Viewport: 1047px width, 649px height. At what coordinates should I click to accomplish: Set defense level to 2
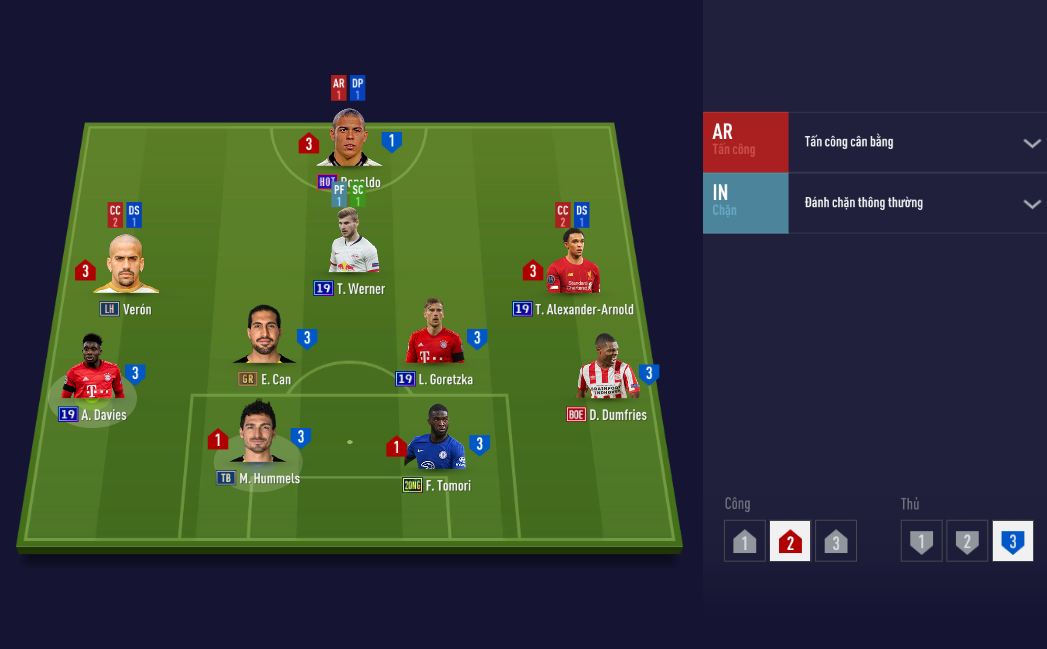tap(967, 541)
